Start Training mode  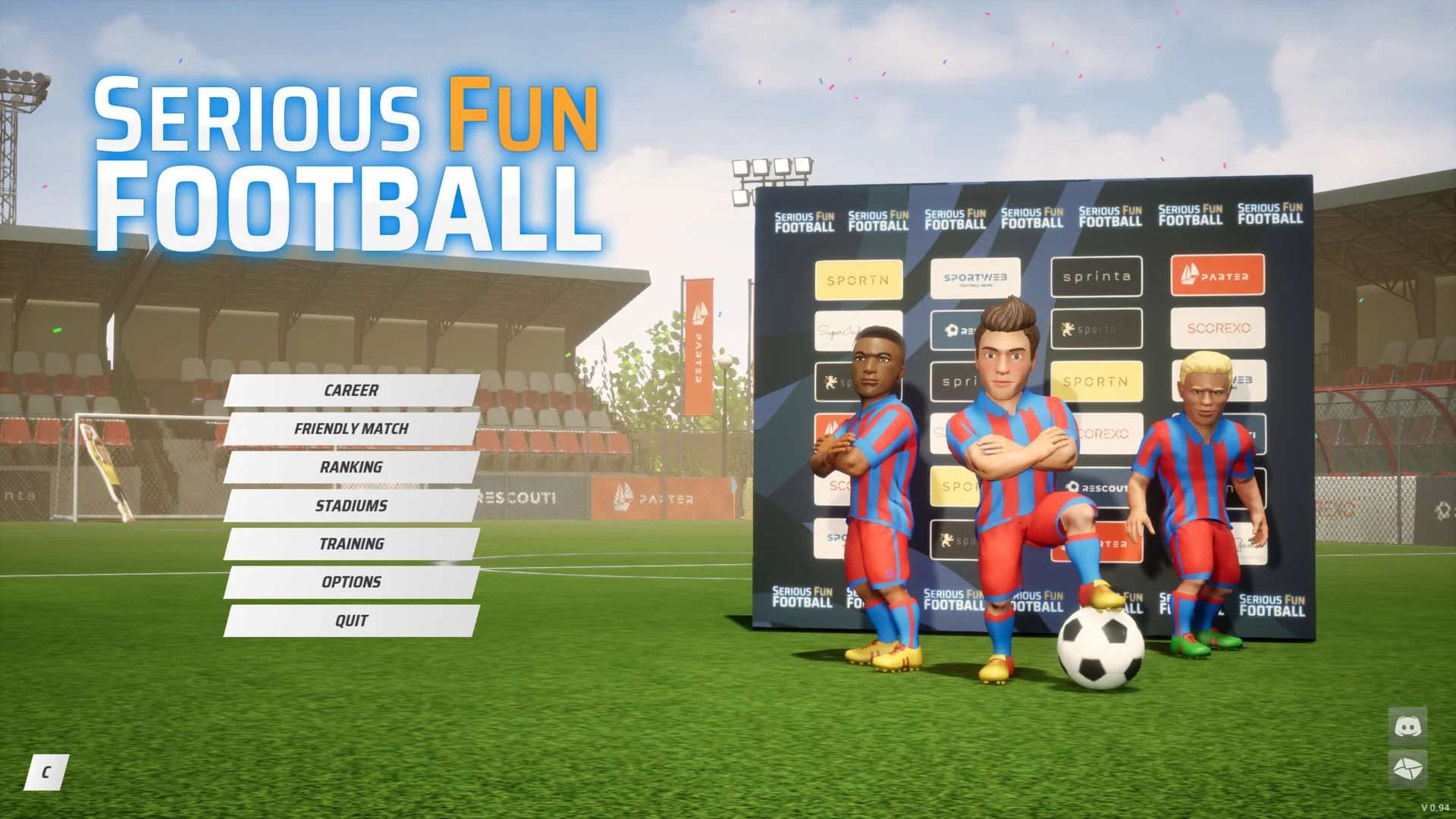(x=350, y=544)
